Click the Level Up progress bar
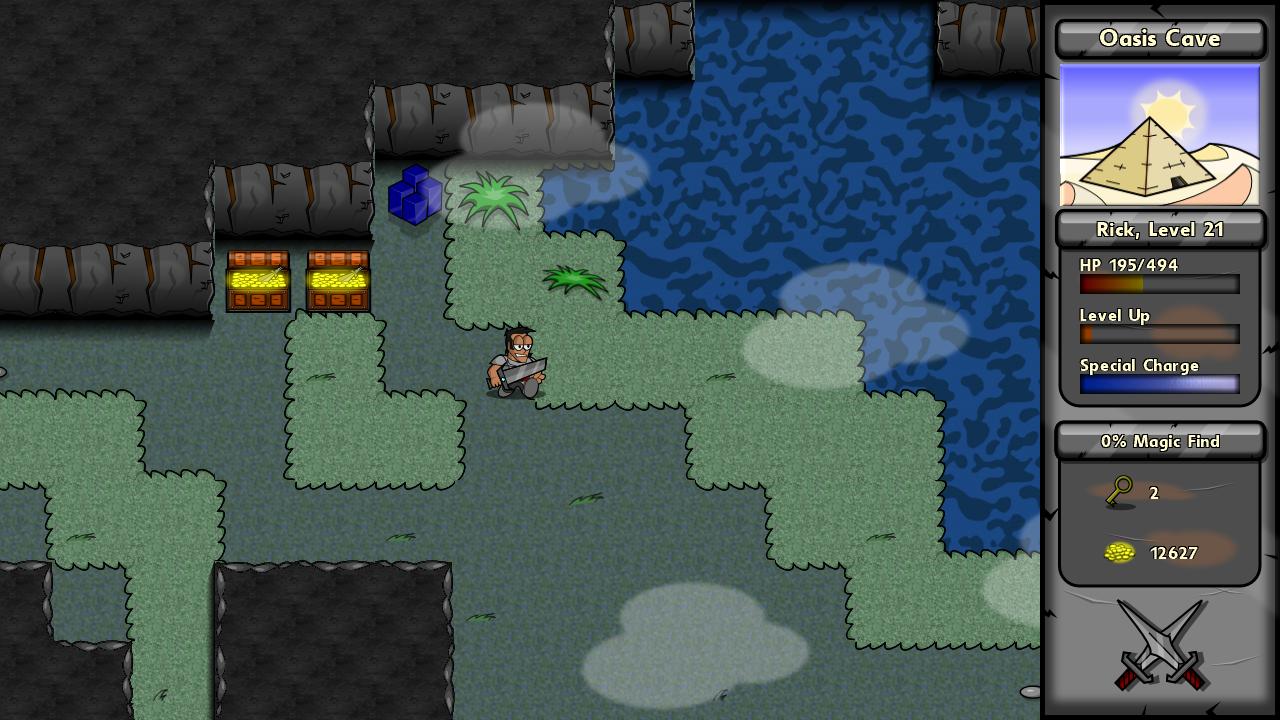Viewport: 1280px width, 720px height. [x=1158, y=334]
